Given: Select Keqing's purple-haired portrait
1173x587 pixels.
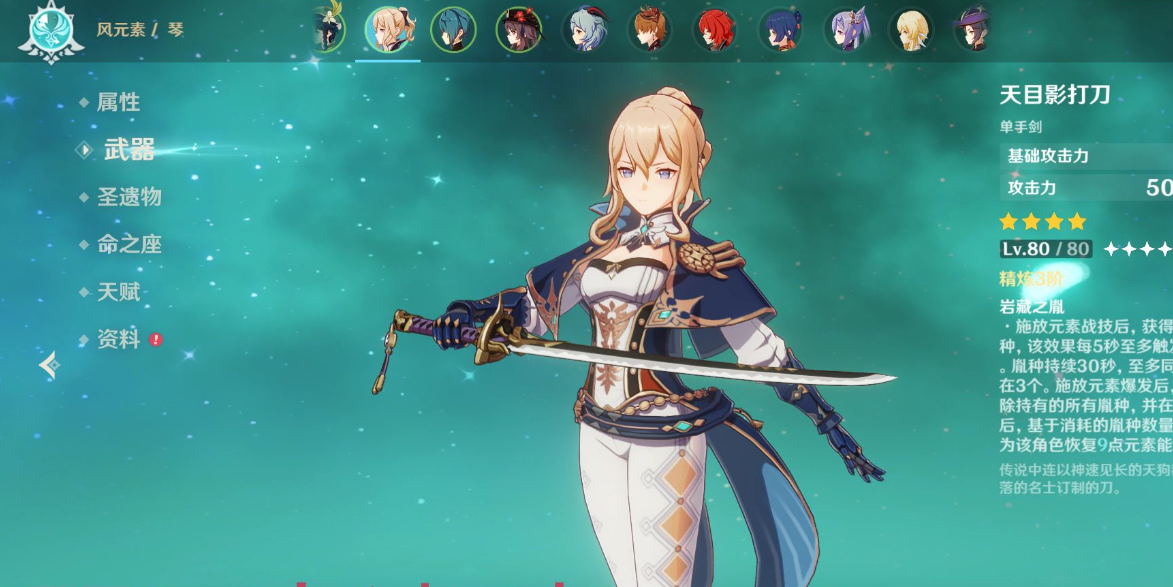Looking at the screenshot, I should [846, 29].
